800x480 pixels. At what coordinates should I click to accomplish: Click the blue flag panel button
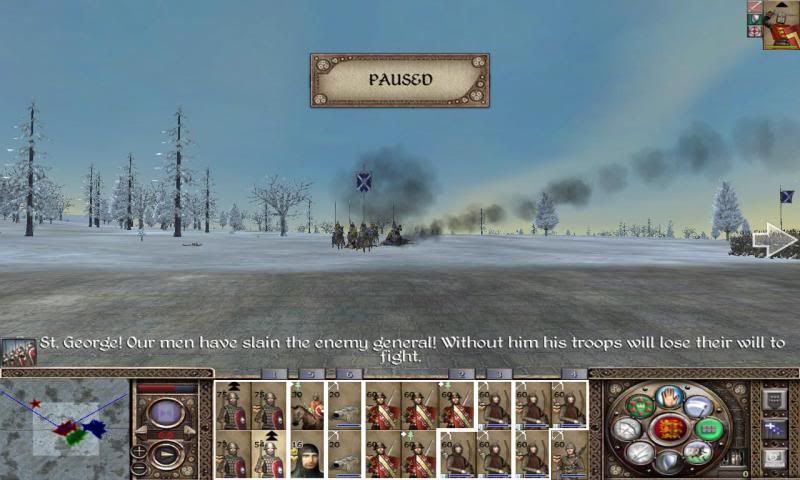coord(774,429)
